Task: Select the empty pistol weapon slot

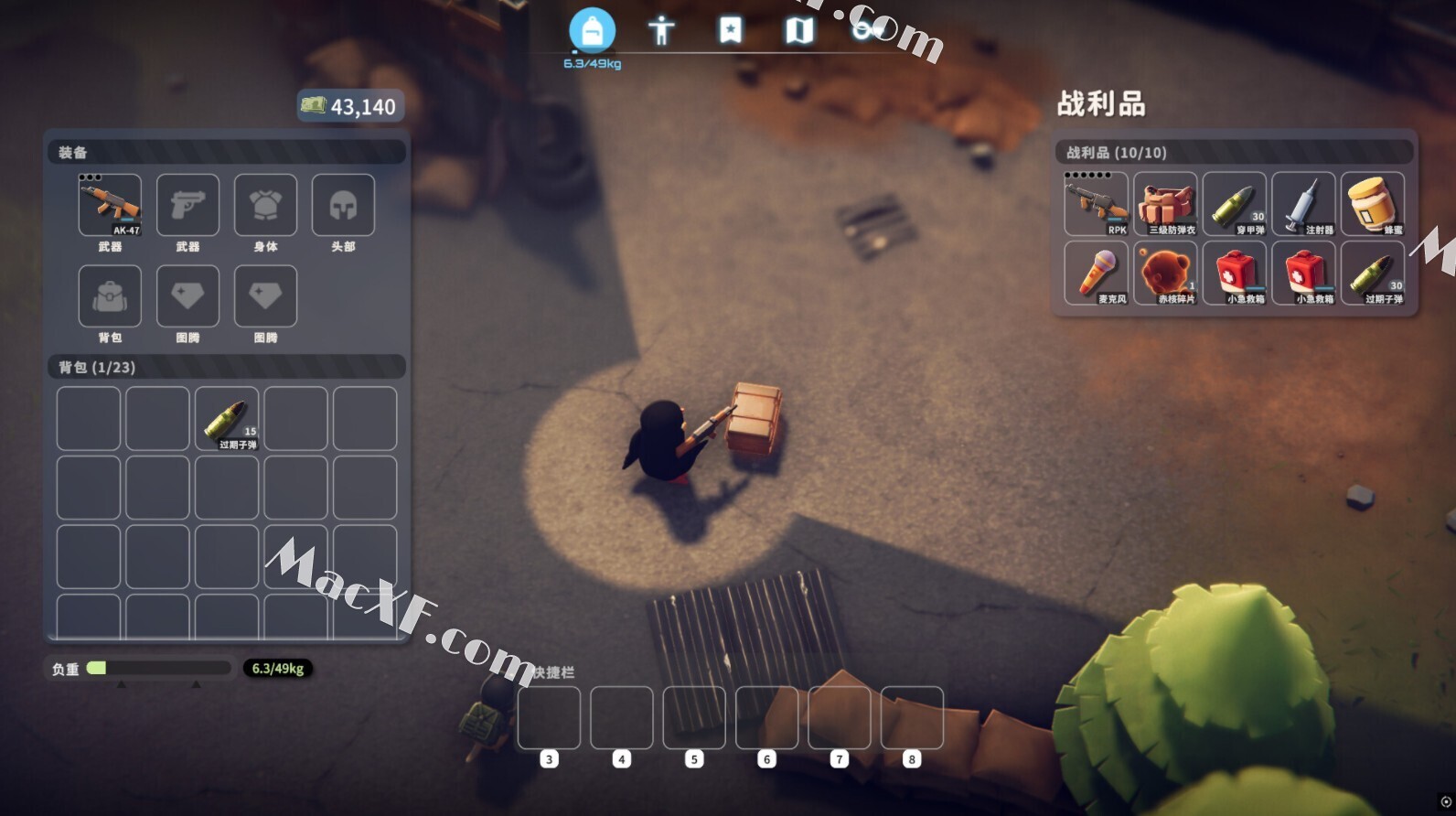Action: (187, 205)
